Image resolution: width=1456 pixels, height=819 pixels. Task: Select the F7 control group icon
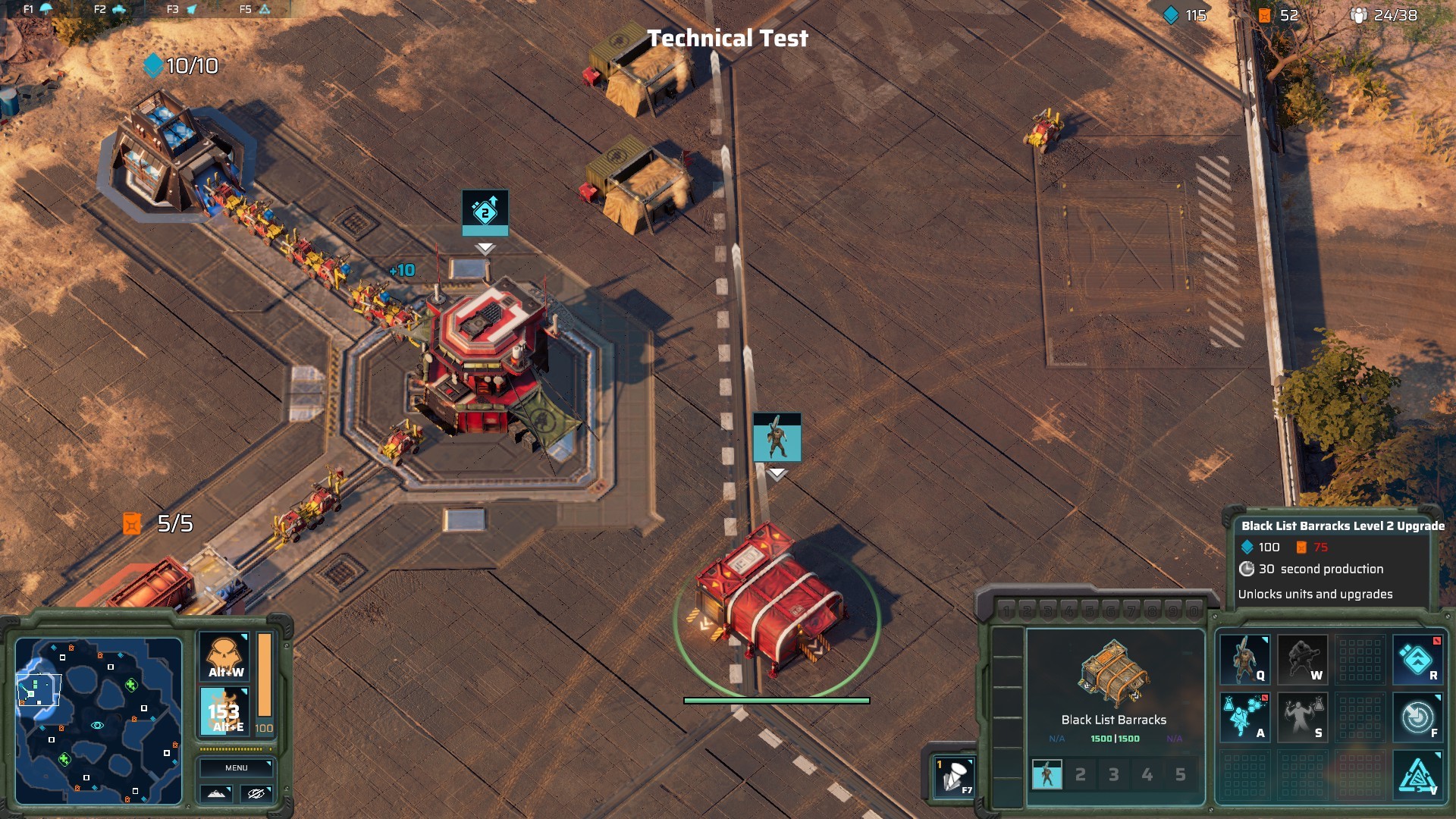point(954,777)
